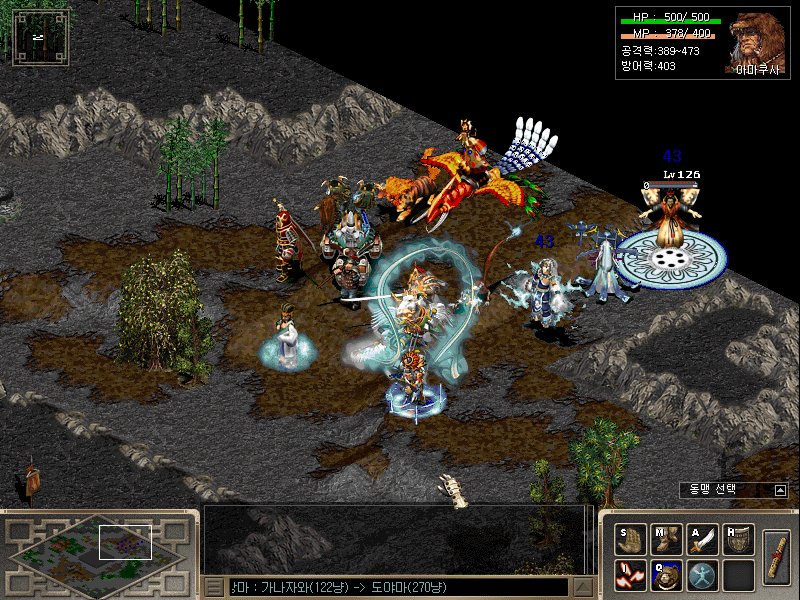This screenshot has width=800, height=600.
Task: Use the bear head skill icon
Action: (x=667, y=575)
